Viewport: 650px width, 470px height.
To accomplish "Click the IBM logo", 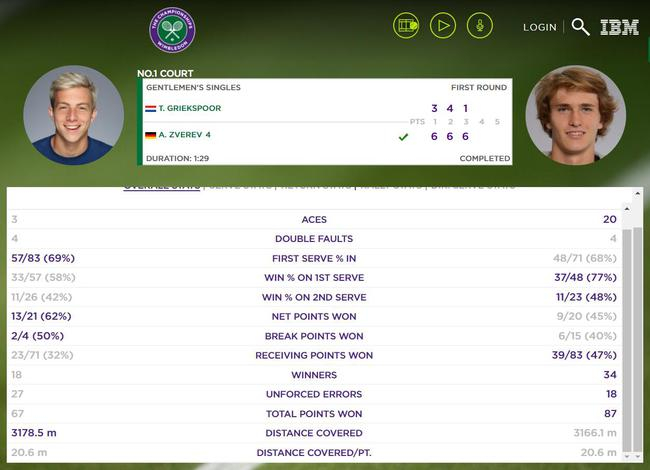I will 619,27.
